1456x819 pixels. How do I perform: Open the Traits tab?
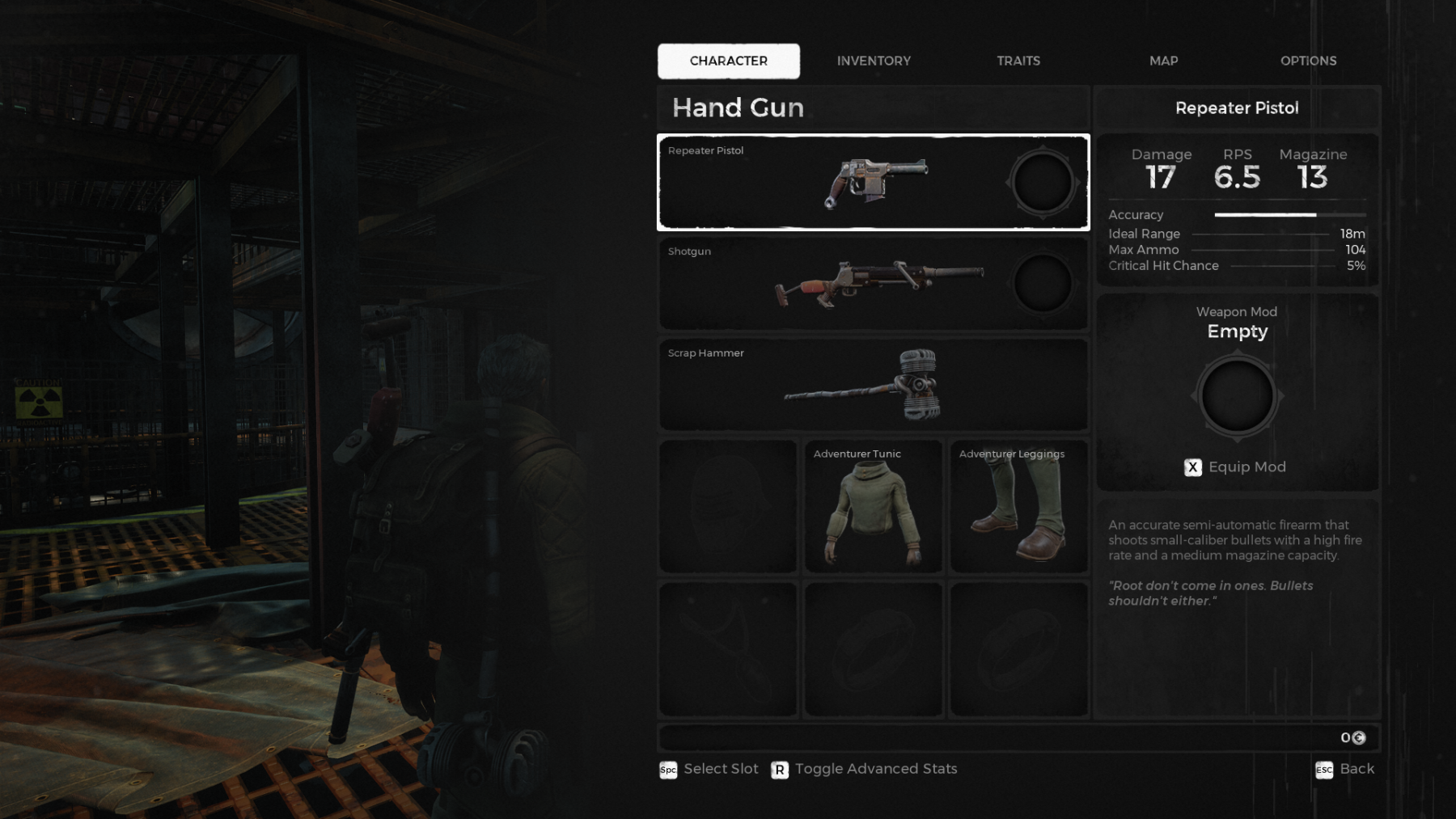[x=1018, y=61]
